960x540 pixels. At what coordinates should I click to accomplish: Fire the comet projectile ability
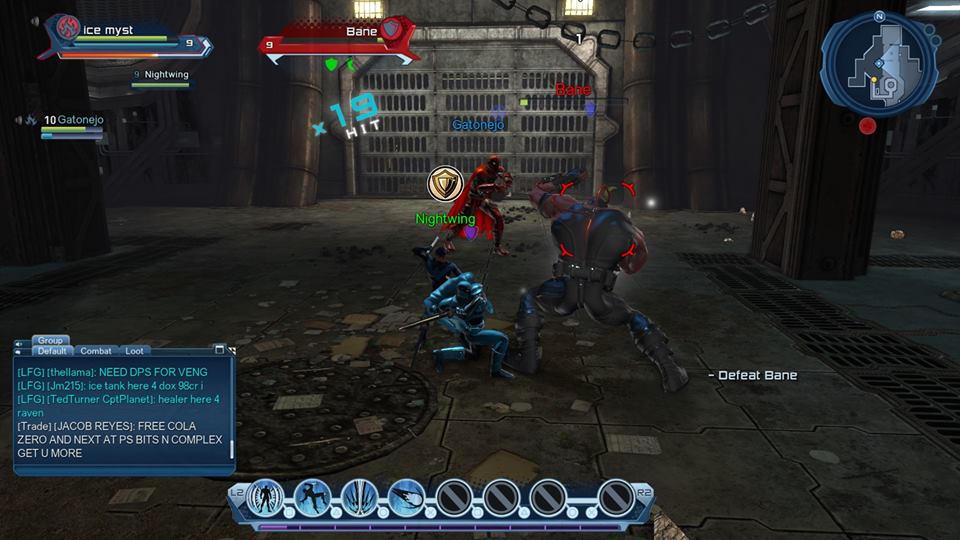pyautogui.click(x=407, y=496)
